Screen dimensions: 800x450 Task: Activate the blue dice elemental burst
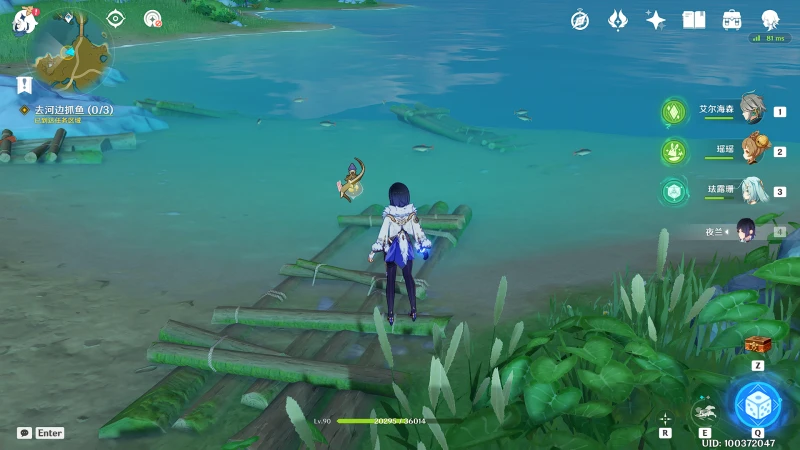click(757, 404)
